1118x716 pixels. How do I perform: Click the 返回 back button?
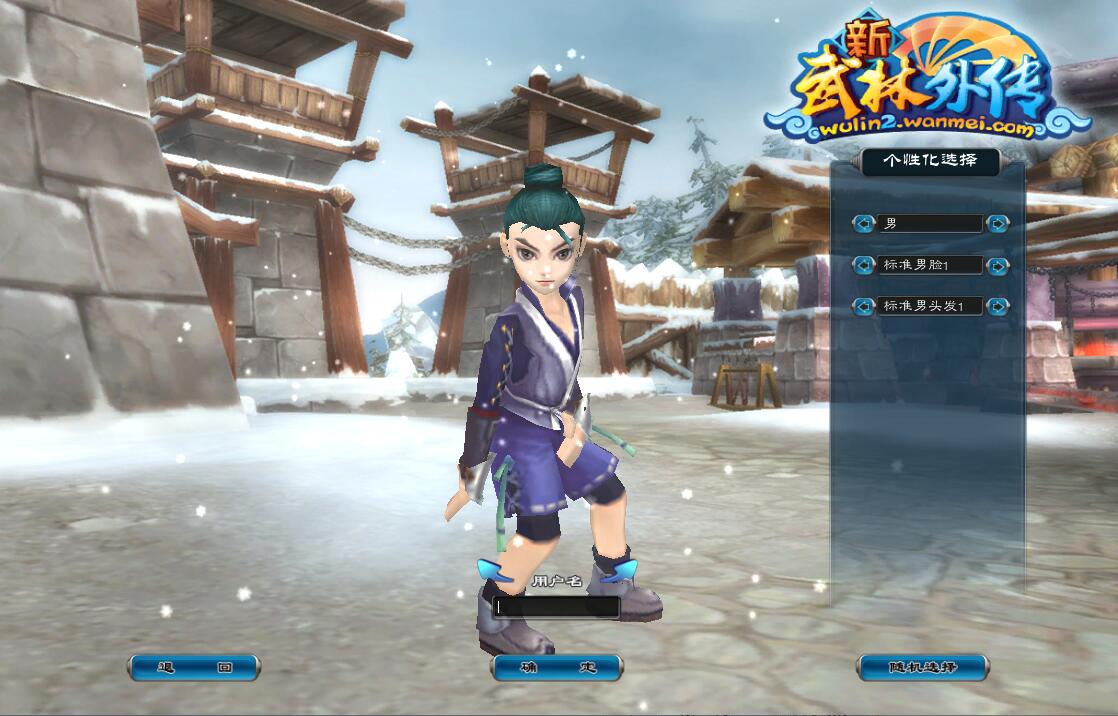coord(194,667)
